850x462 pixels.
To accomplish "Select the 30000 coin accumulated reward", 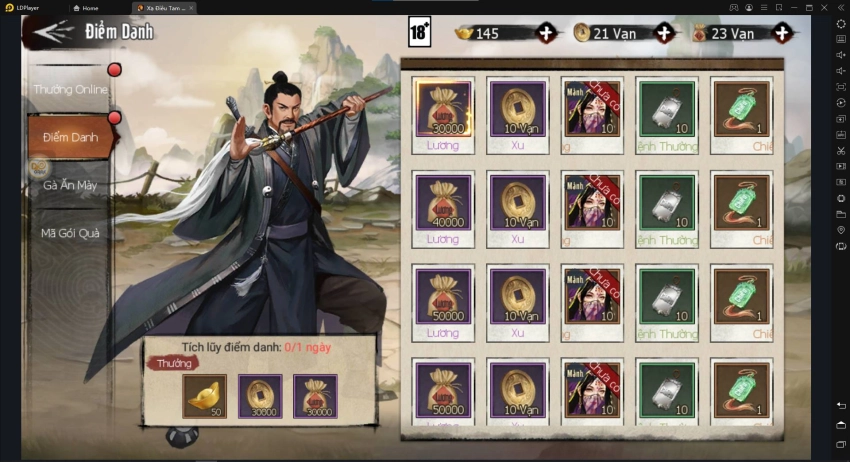I will [x=260, y=396].
